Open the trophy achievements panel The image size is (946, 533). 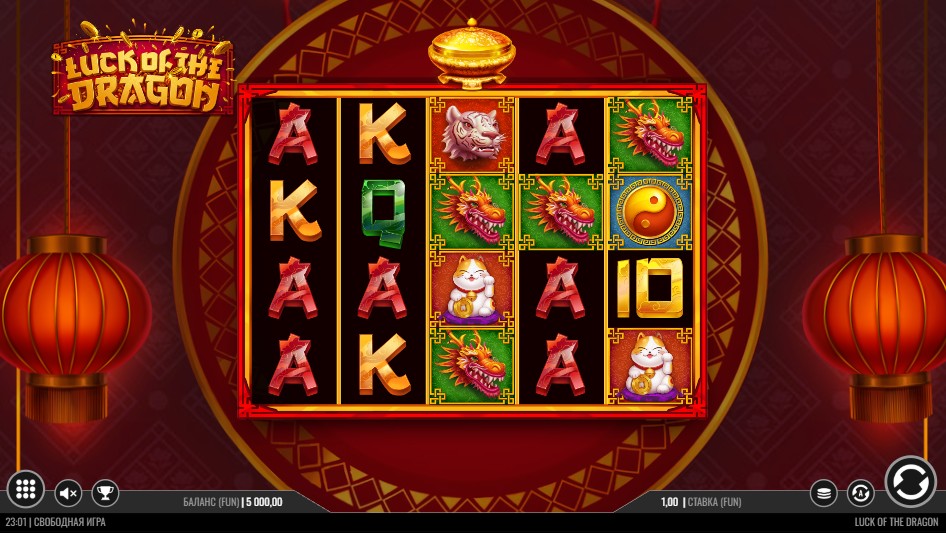click(x=105, y=493)
